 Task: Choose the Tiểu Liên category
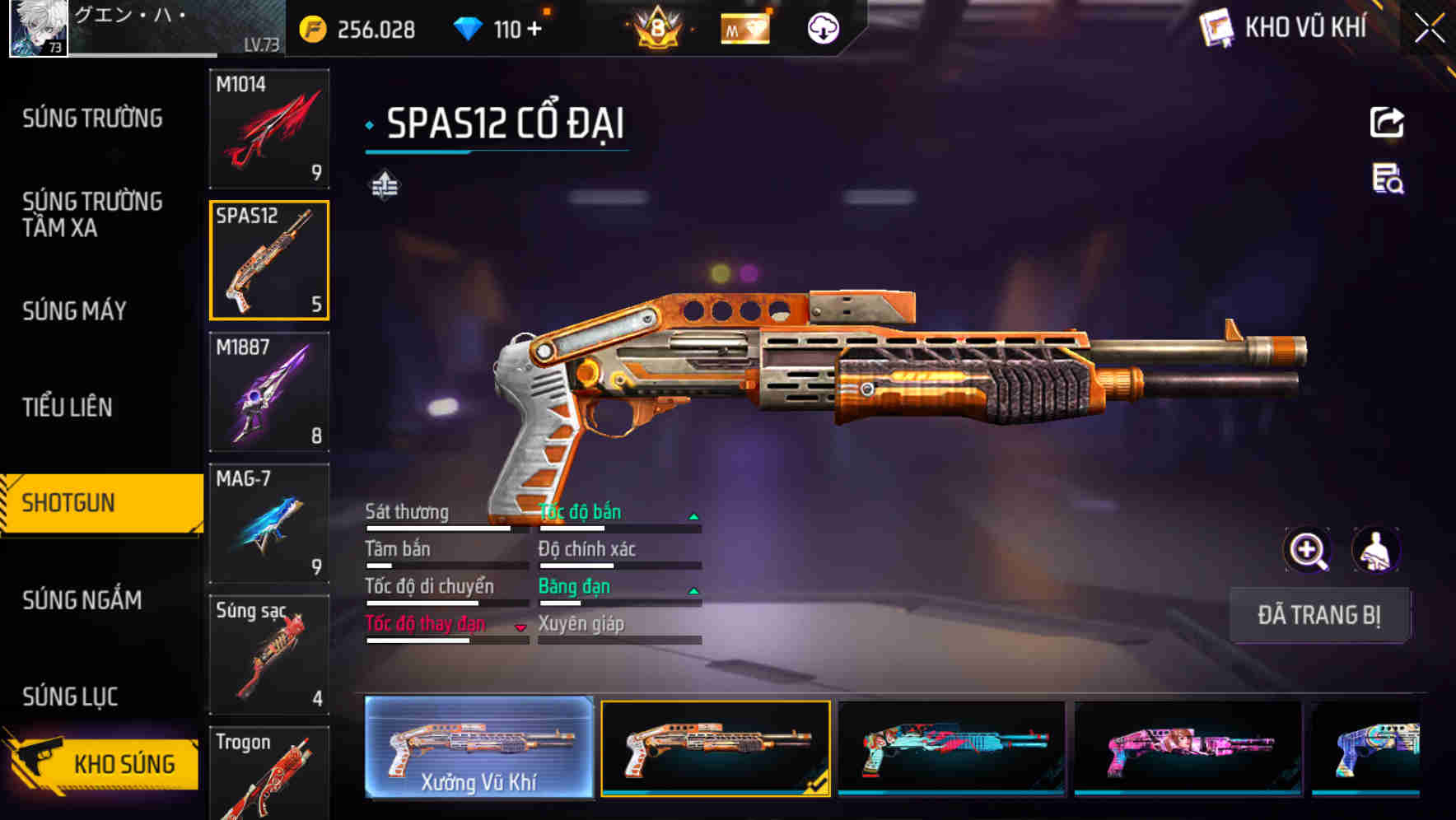pos(68,407)
